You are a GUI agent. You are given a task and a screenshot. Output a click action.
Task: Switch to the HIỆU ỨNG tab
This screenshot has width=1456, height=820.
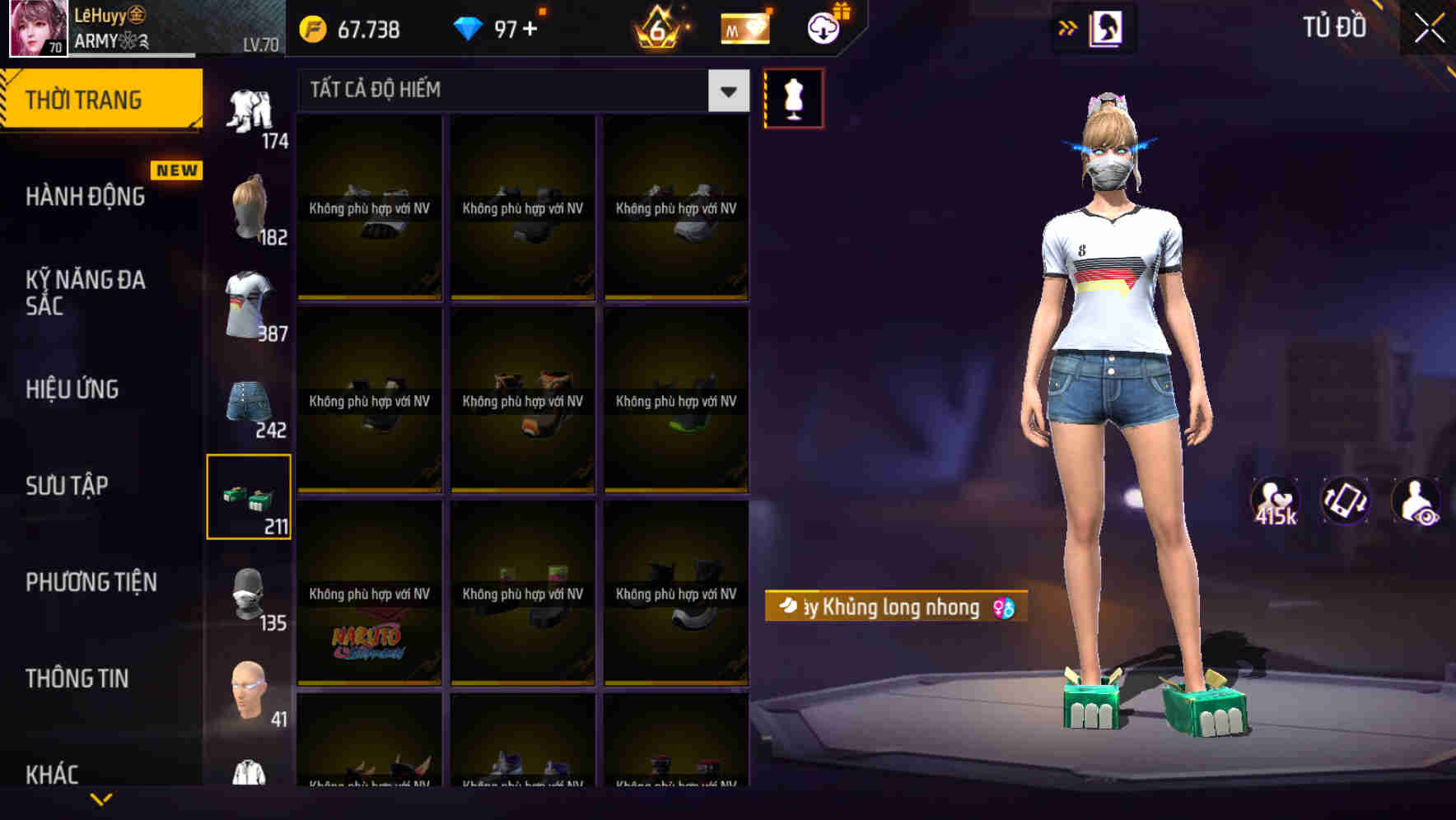(72, 389)
